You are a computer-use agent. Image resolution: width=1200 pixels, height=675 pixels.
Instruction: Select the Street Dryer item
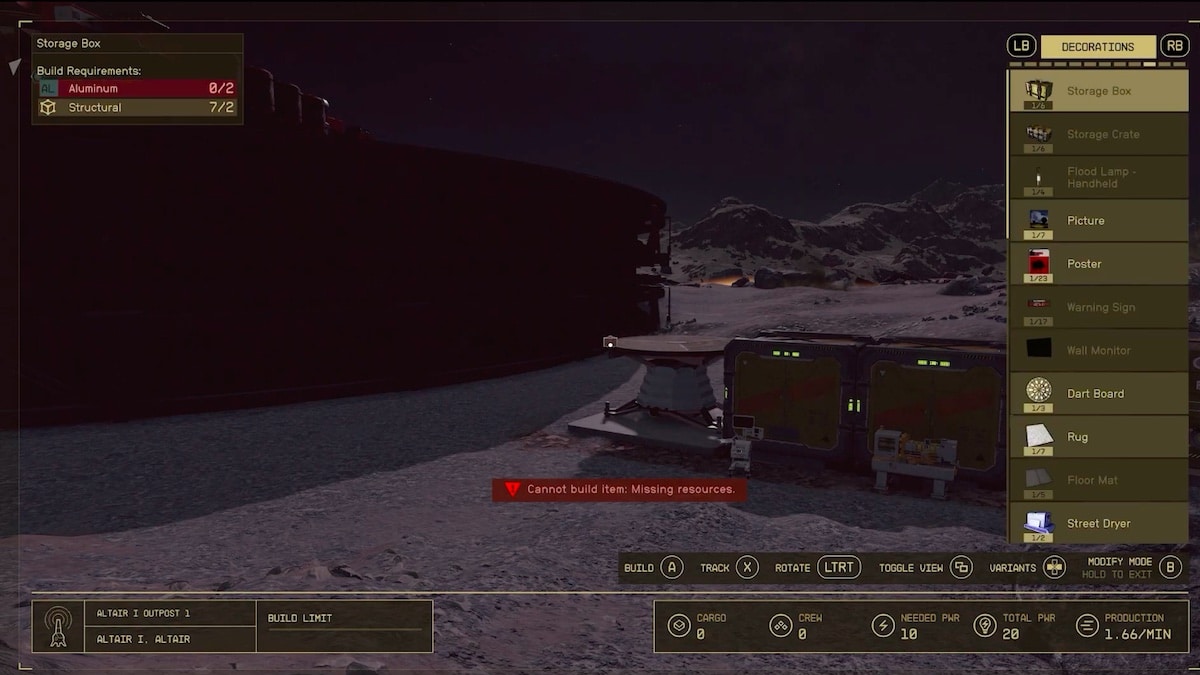[1098, 523]
